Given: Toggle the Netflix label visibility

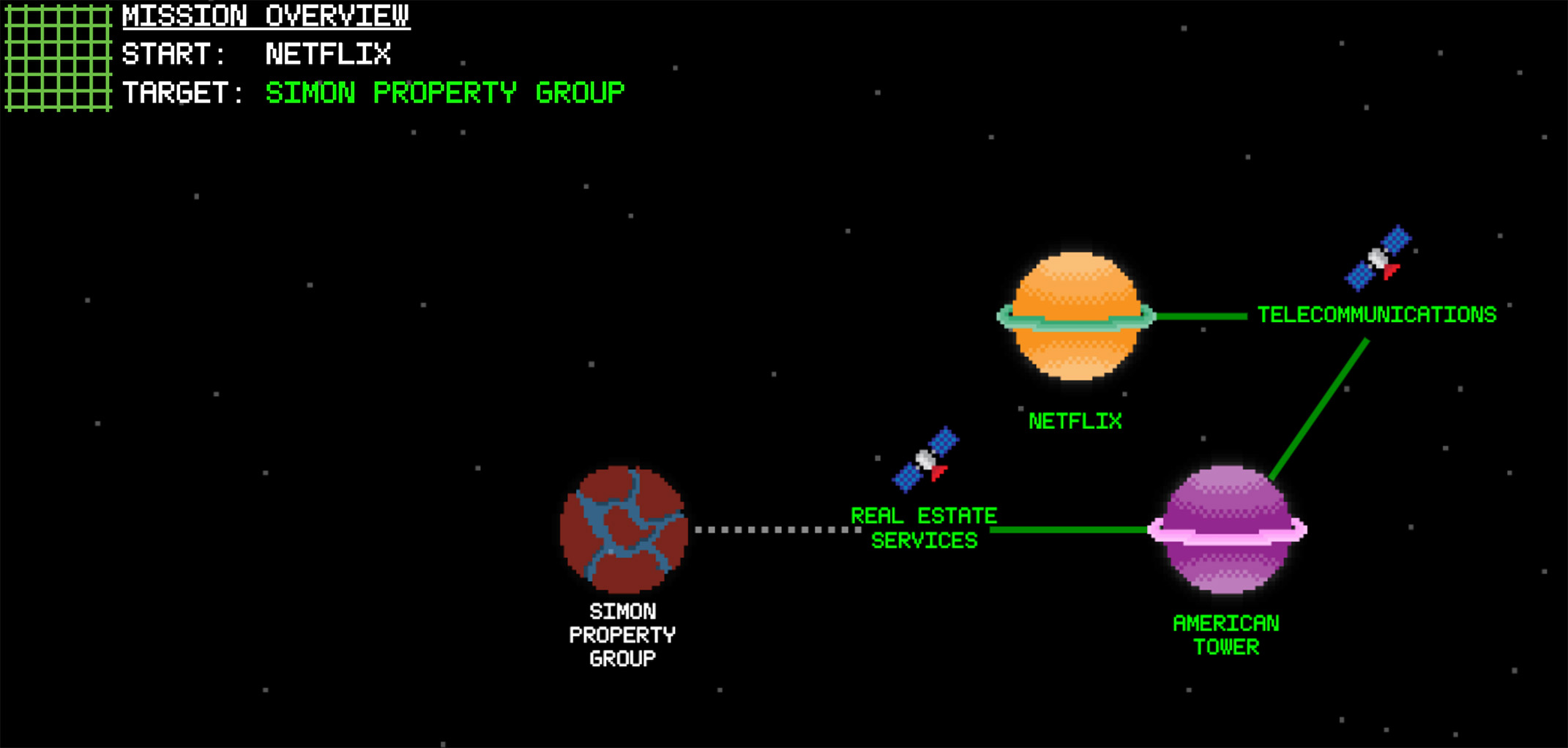Looking at the screenshot, I should (x=1075, y=421).
